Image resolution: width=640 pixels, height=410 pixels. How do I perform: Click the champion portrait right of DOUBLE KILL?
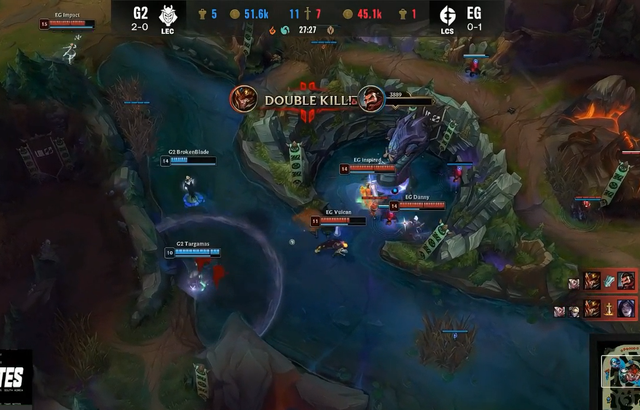click(370, 99)
